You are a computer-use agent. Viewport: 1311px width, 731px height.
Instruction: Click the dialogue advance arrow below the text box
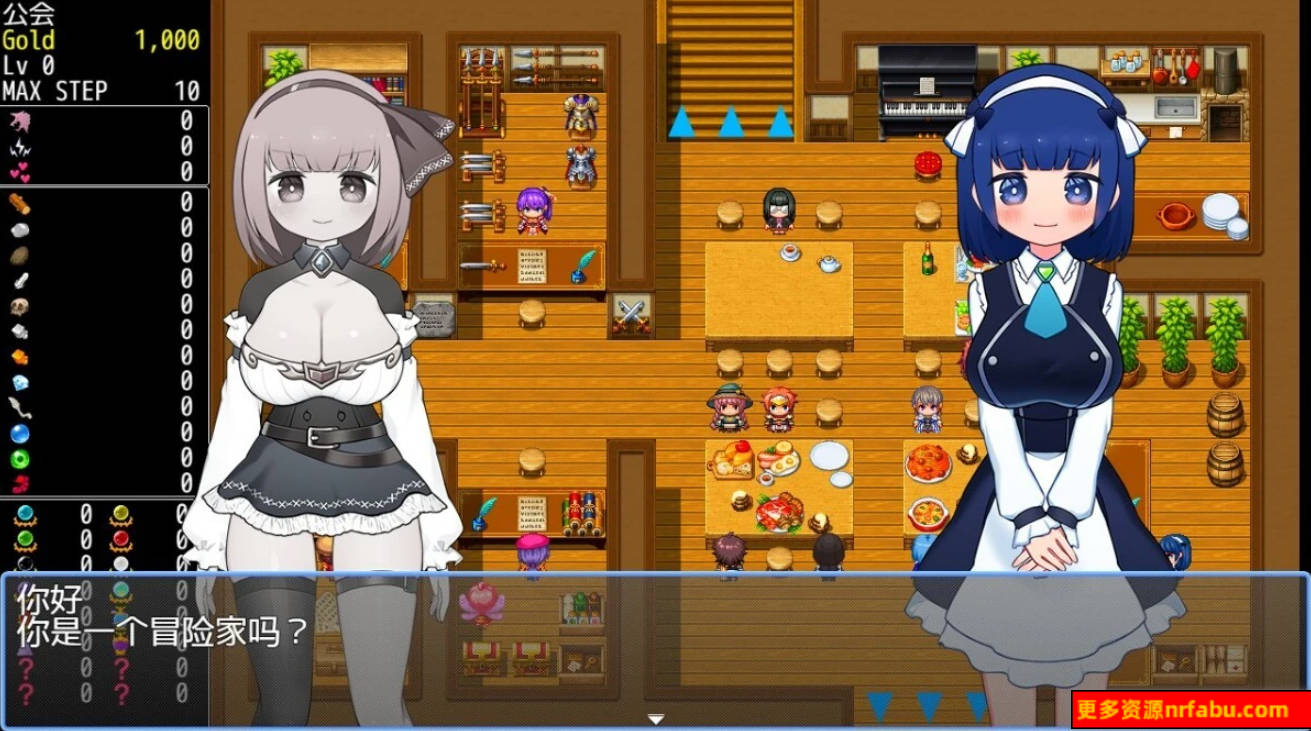tap(655, 717)
